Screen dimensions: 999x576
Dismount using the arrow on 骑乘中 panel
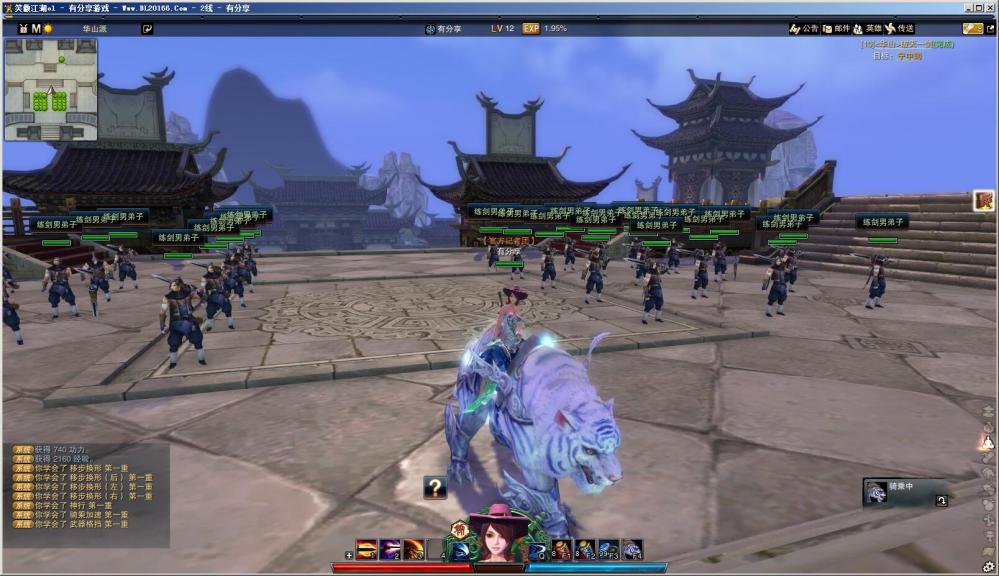click(x=941, y=501)
